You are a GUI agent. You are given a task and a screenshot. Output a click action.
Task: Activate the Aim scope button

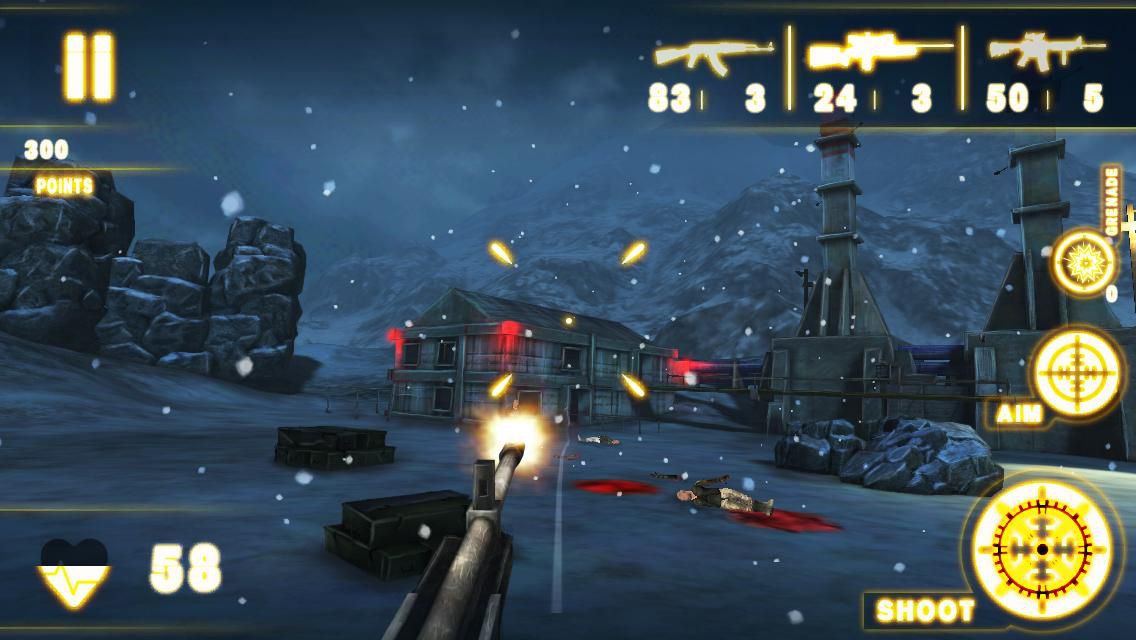point(1076,372)
